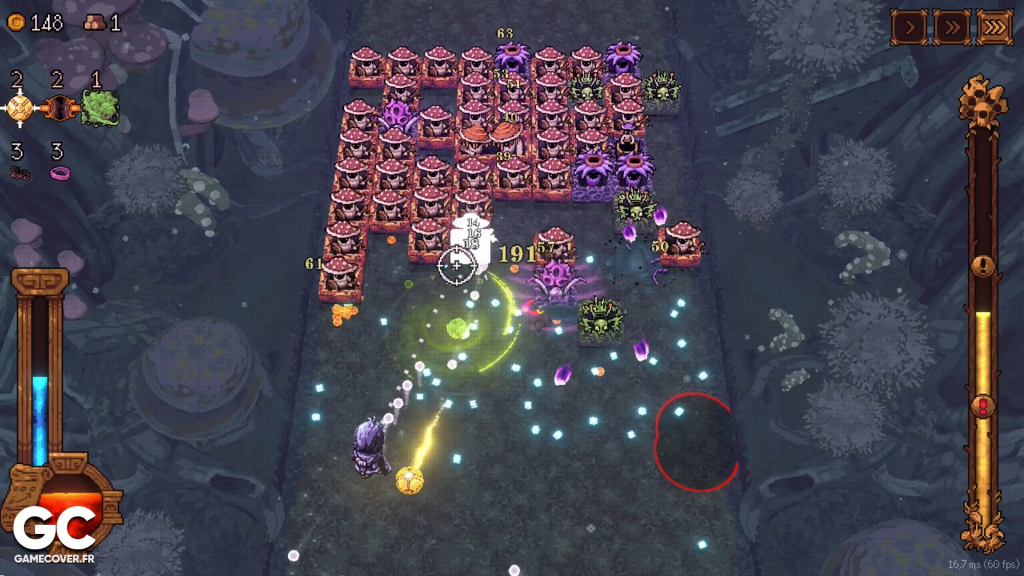Select the golden ball icon
The width and height of the screenshot is (1024, 576).
(19, 107)
